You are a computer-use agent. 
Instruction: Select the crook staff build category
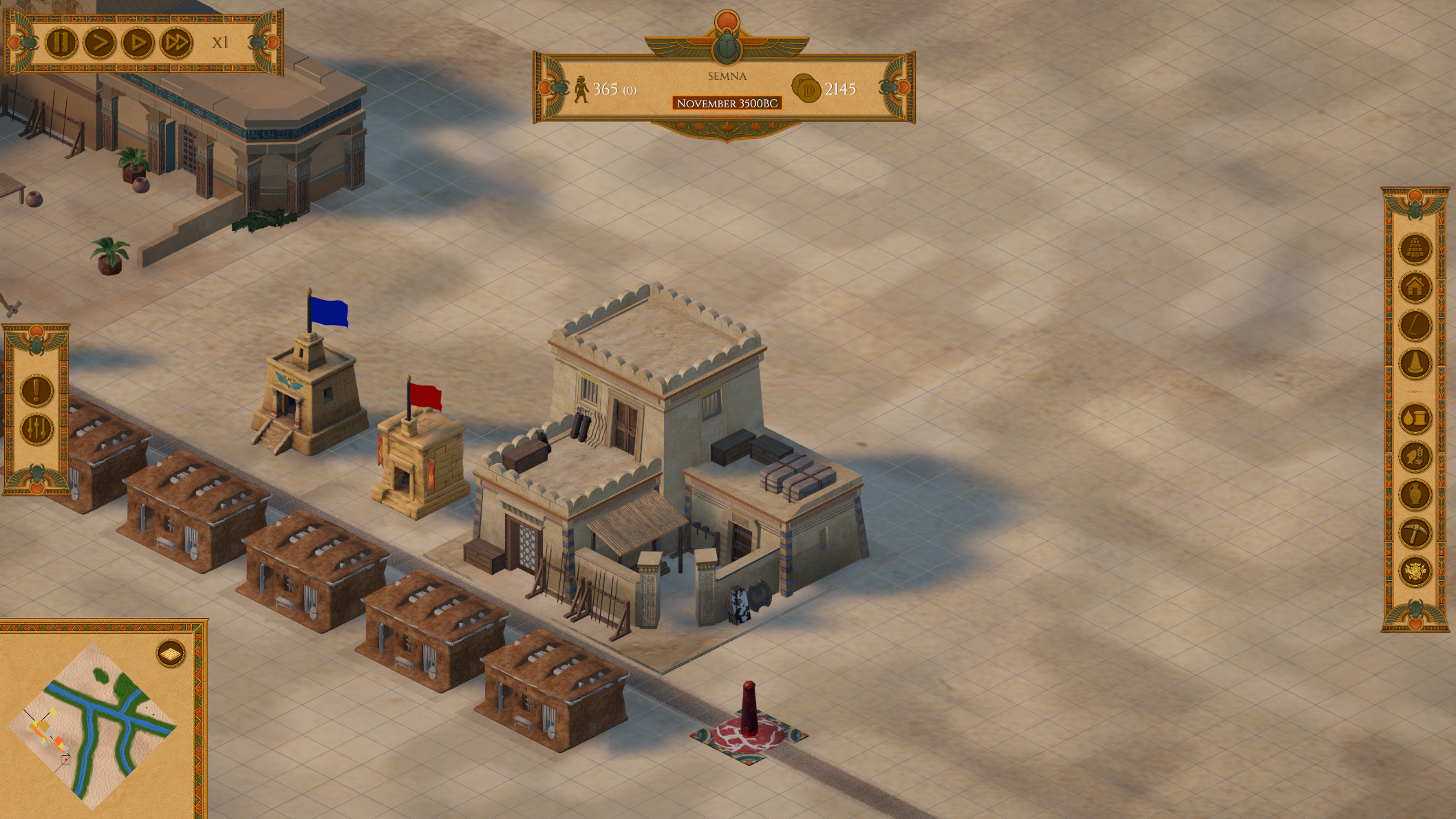tap(1415, 325)
